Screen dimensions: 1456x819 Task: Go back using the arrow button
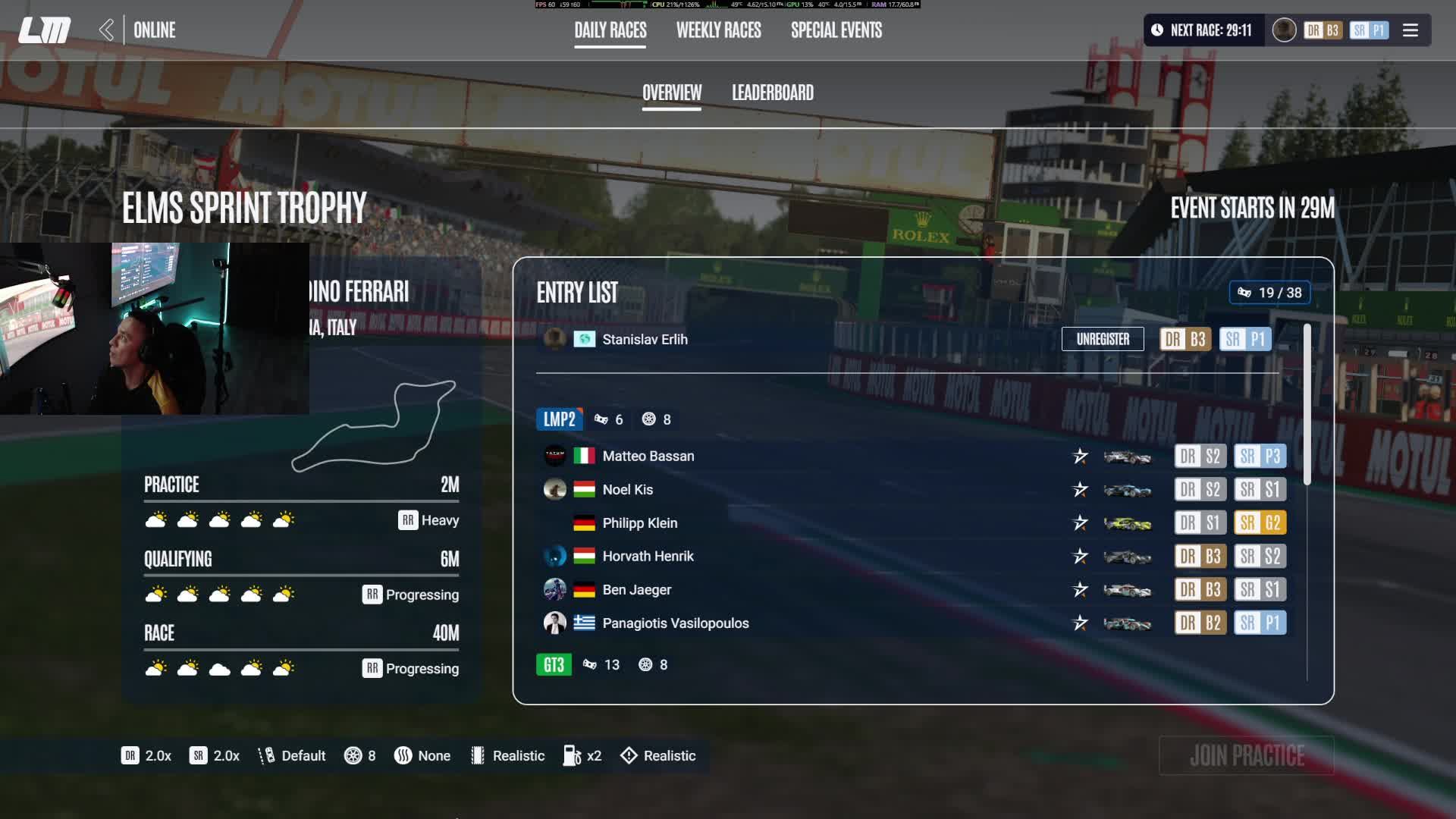pyautogui.click(x=106, y=30)
